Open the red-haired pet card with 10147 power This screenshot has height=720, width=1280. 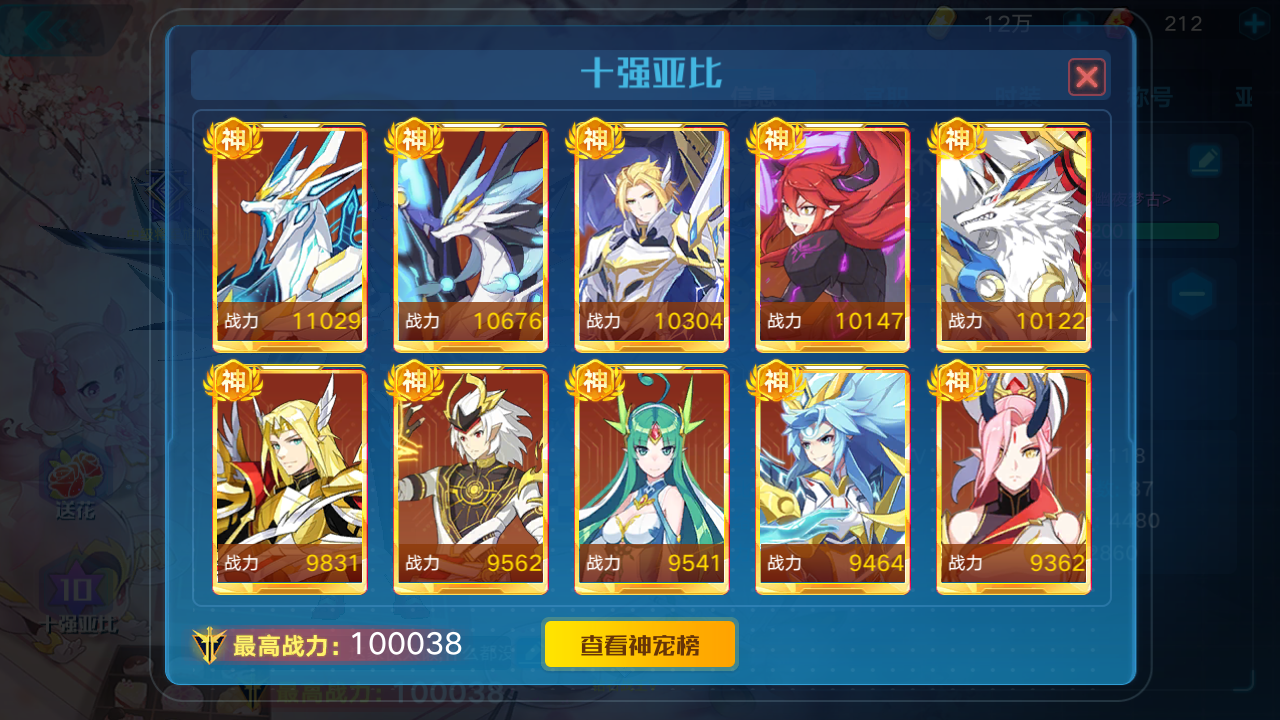(832, 237)
